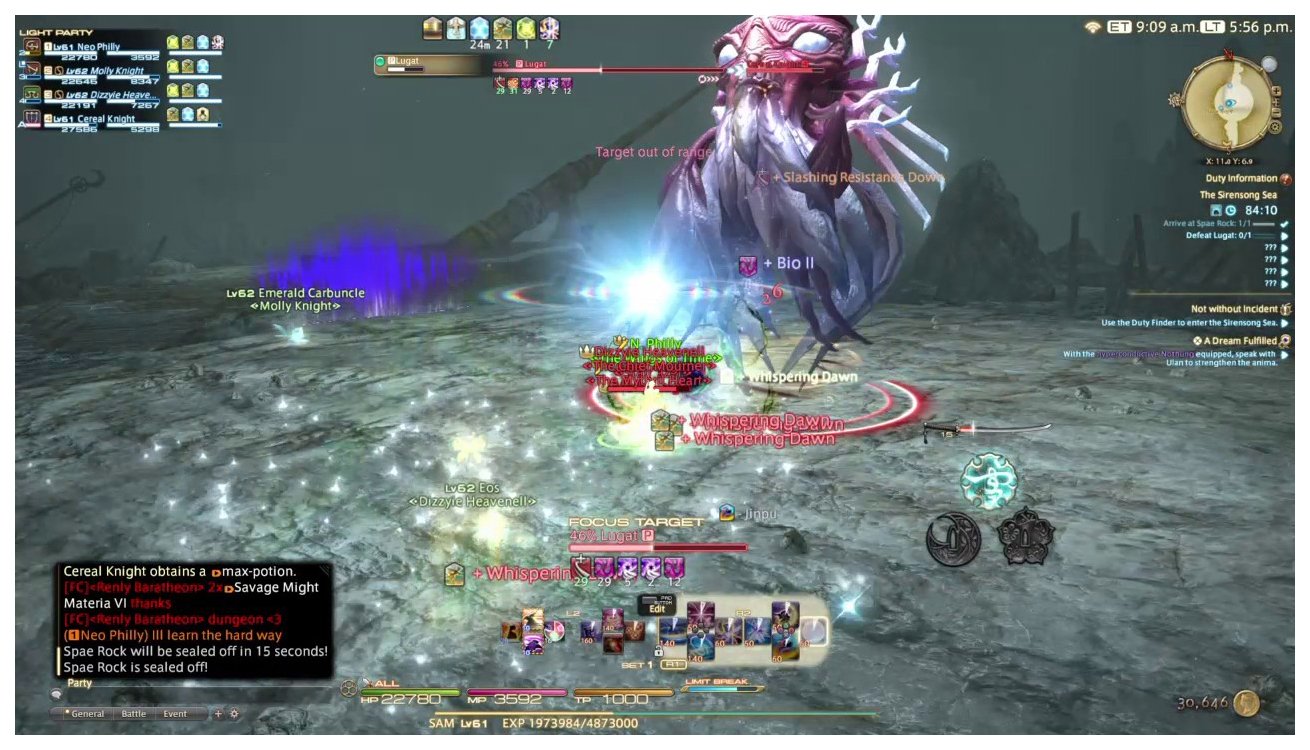Viewport: 1310px width, 750px height.
Task: Open the Battle chat tab
Action: [133, 714]
